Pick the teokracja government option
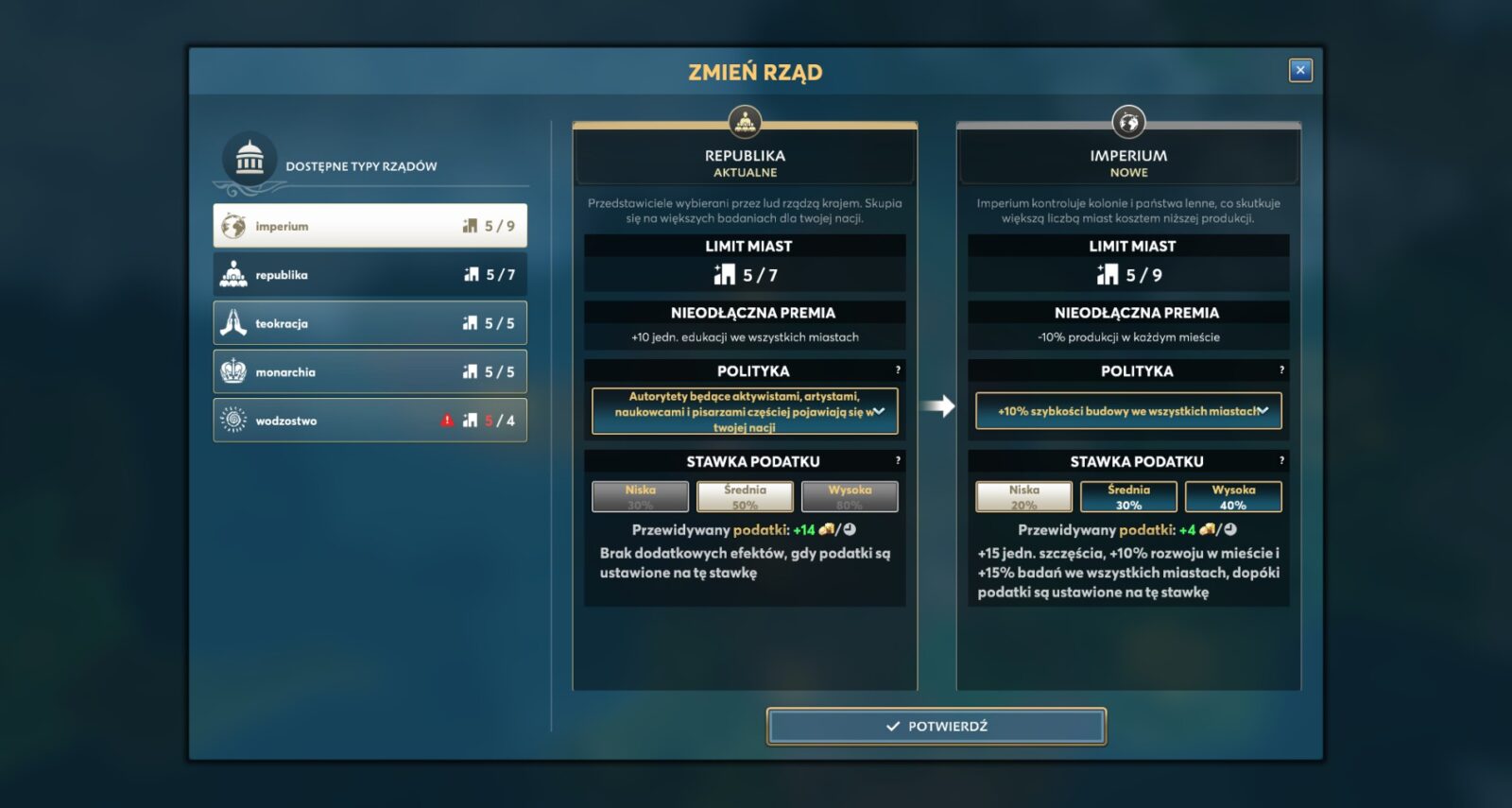This screenshot has height=808, width=1512. 369,323
